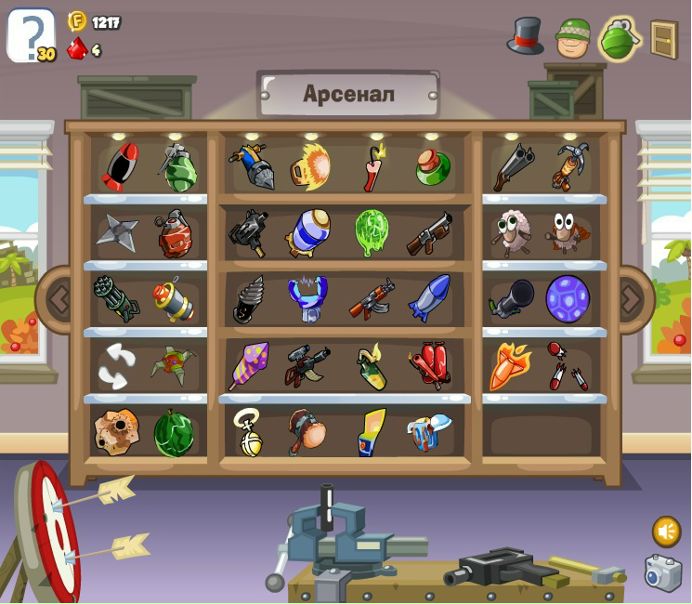Exit through the wooden door button

coord(663,39)
